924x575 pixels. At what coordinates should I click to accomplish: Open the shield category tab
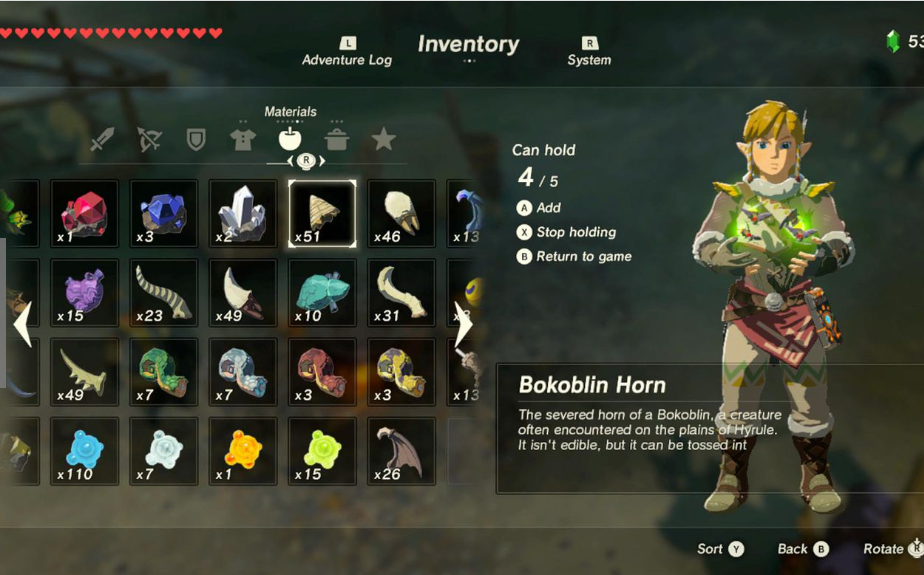(x=196, y=139)
